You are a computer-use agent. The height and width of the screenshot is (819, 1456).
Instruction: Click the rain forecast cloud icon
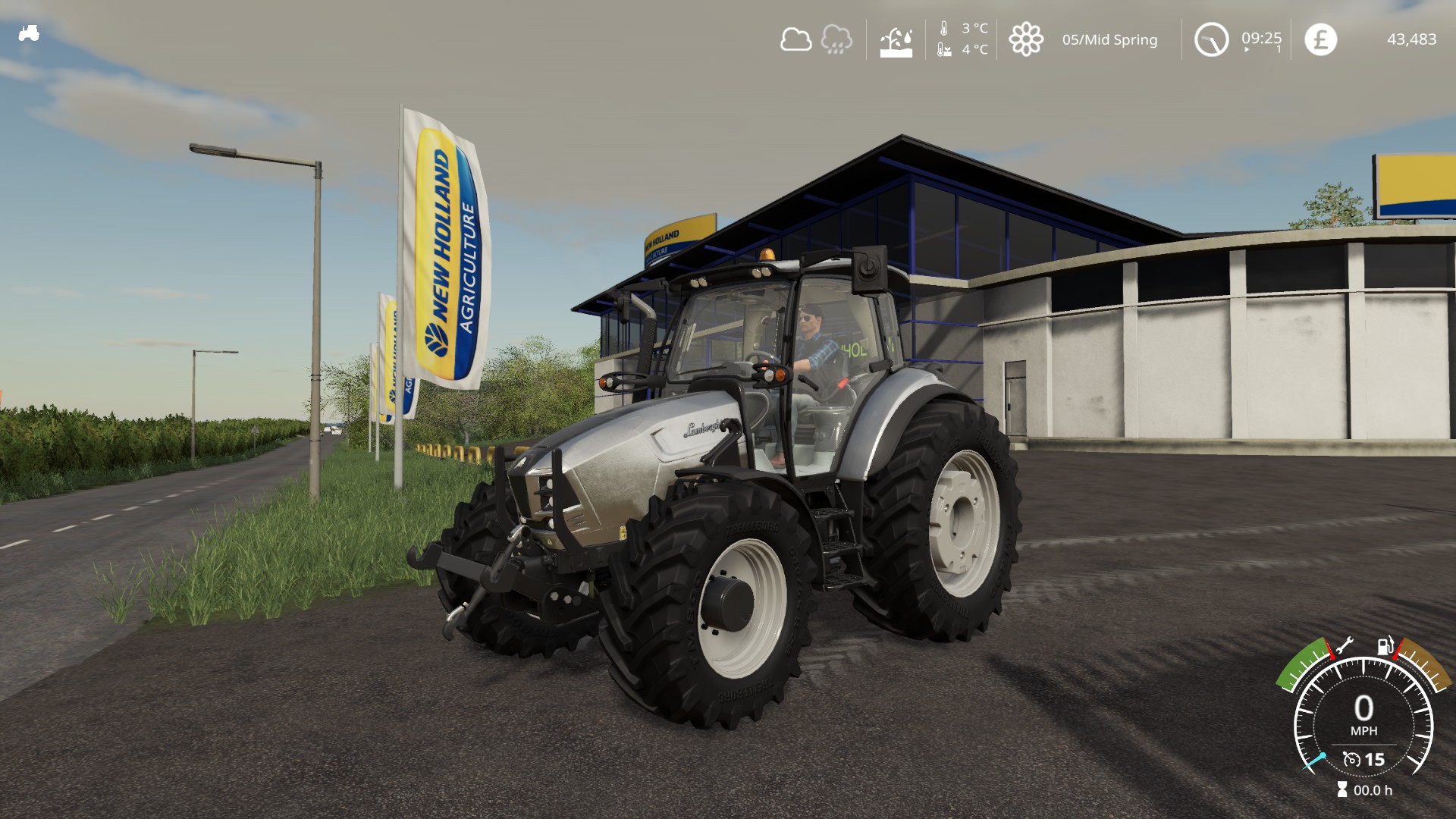coord(836,39)
